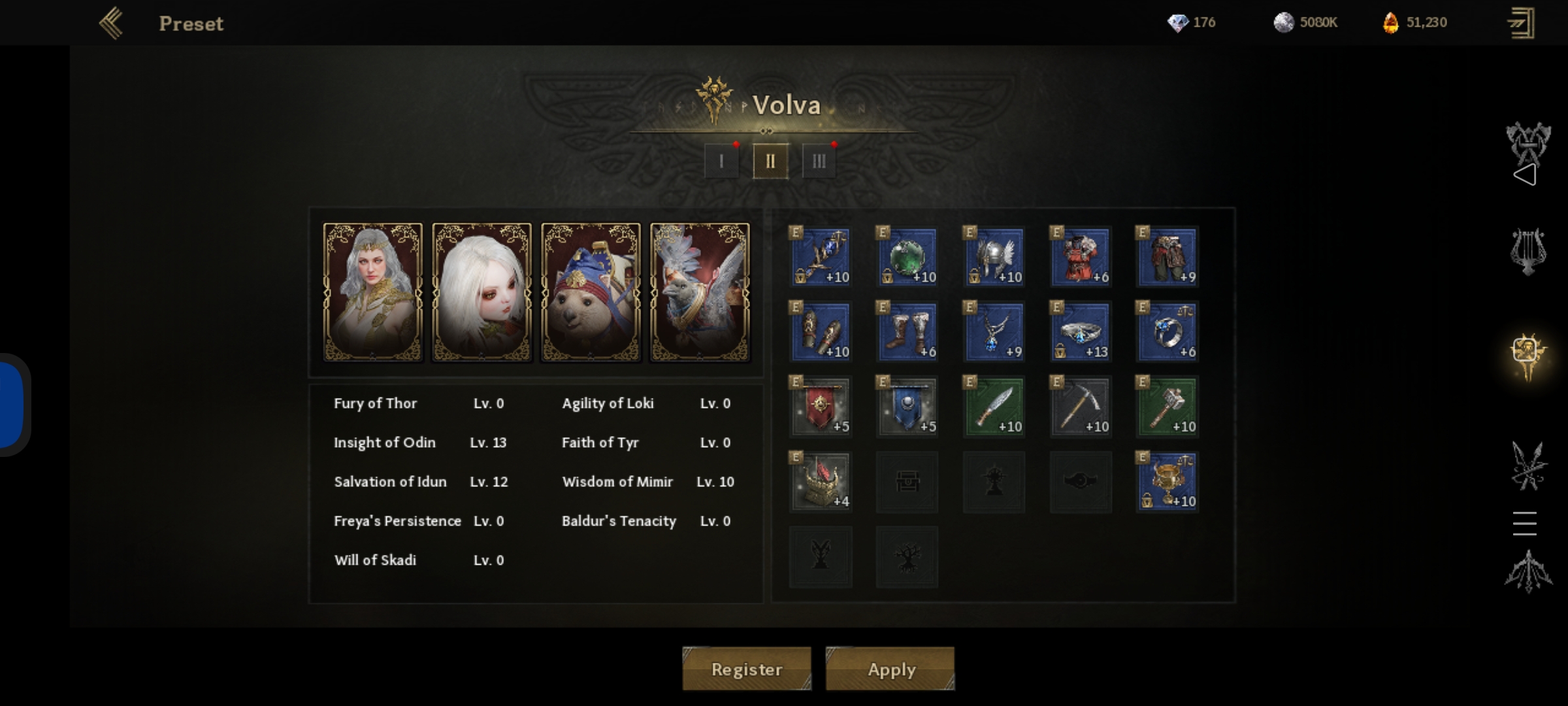1568x706 pixels.
Task: Switch to preset tab I
Action: click(721, 161)
